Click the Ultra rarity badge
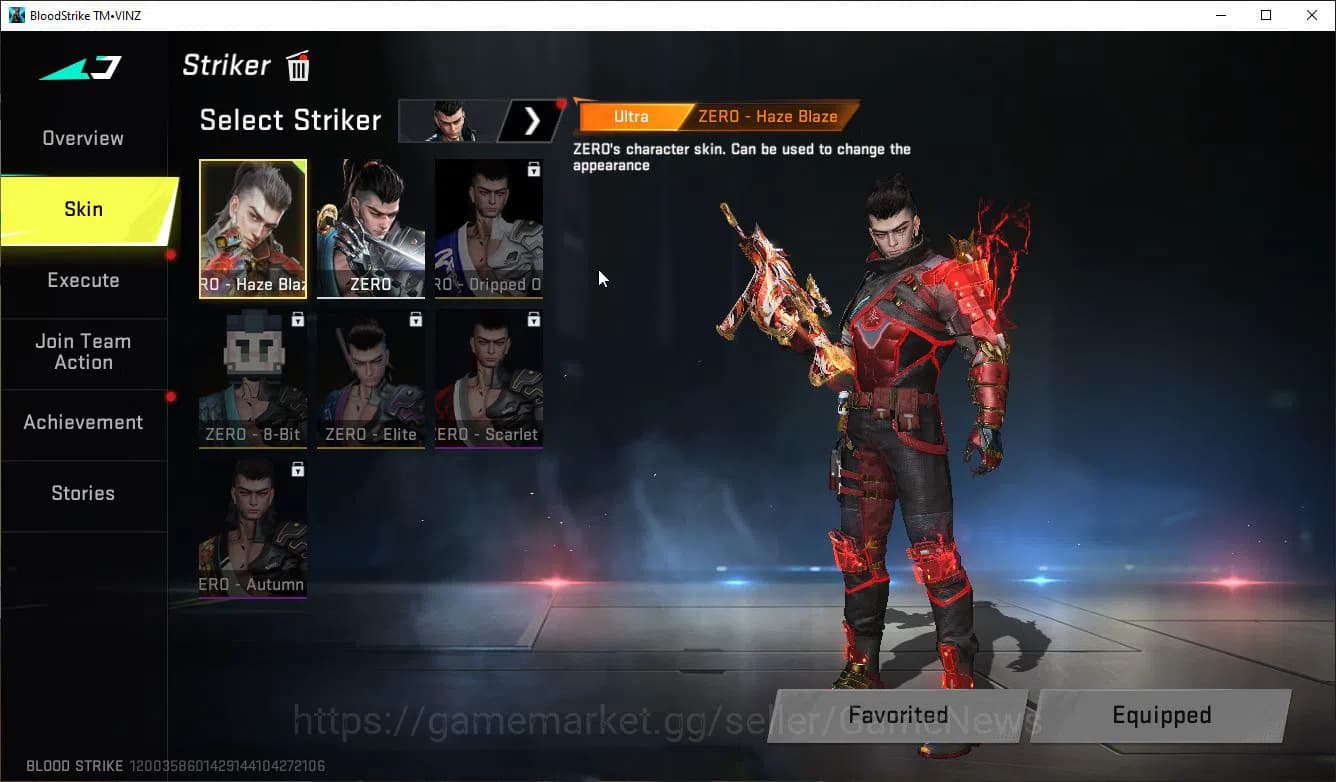 coord(631,116)
